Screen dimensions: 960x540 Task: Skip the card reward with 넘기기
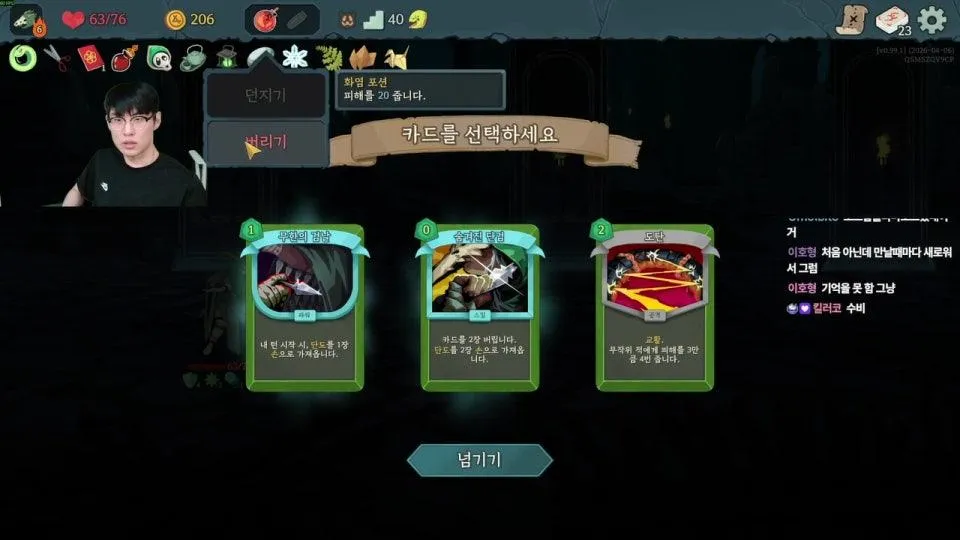479,460
